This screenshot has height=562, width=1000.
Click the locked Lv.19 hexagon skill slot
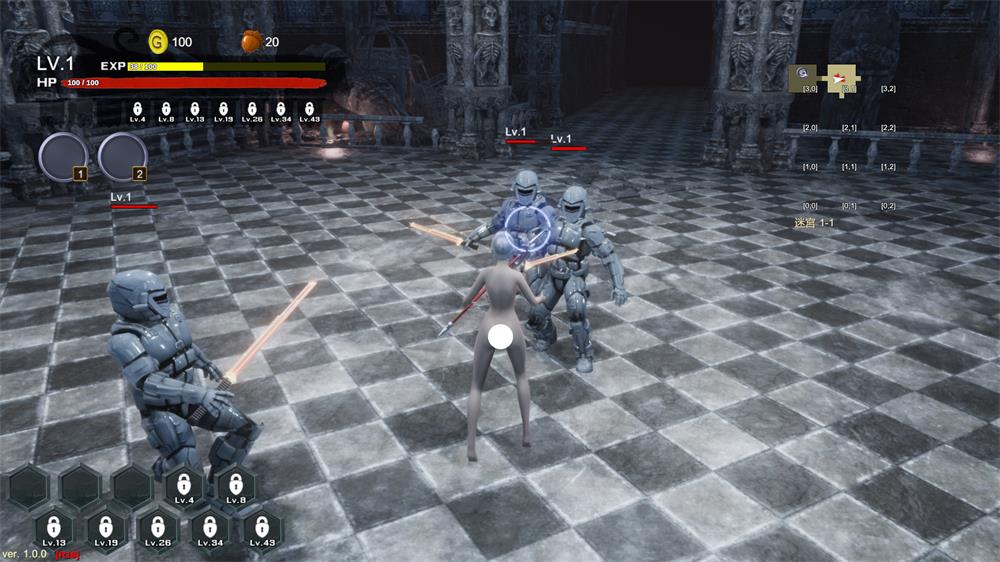coord(106,529)
